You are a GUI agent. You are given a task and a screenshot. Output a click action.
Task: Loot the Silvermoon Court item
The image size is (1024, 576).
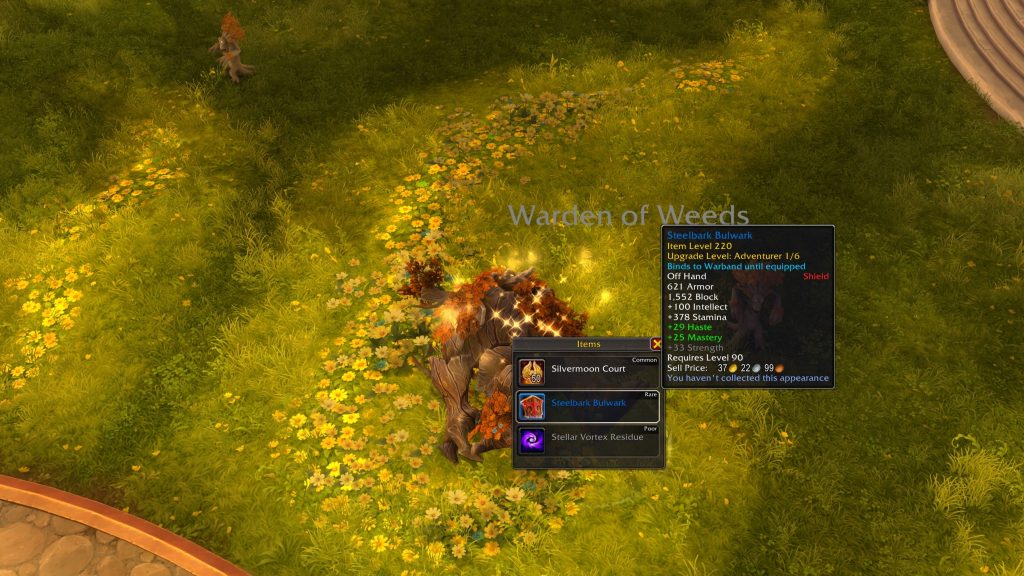pos(588,370)
